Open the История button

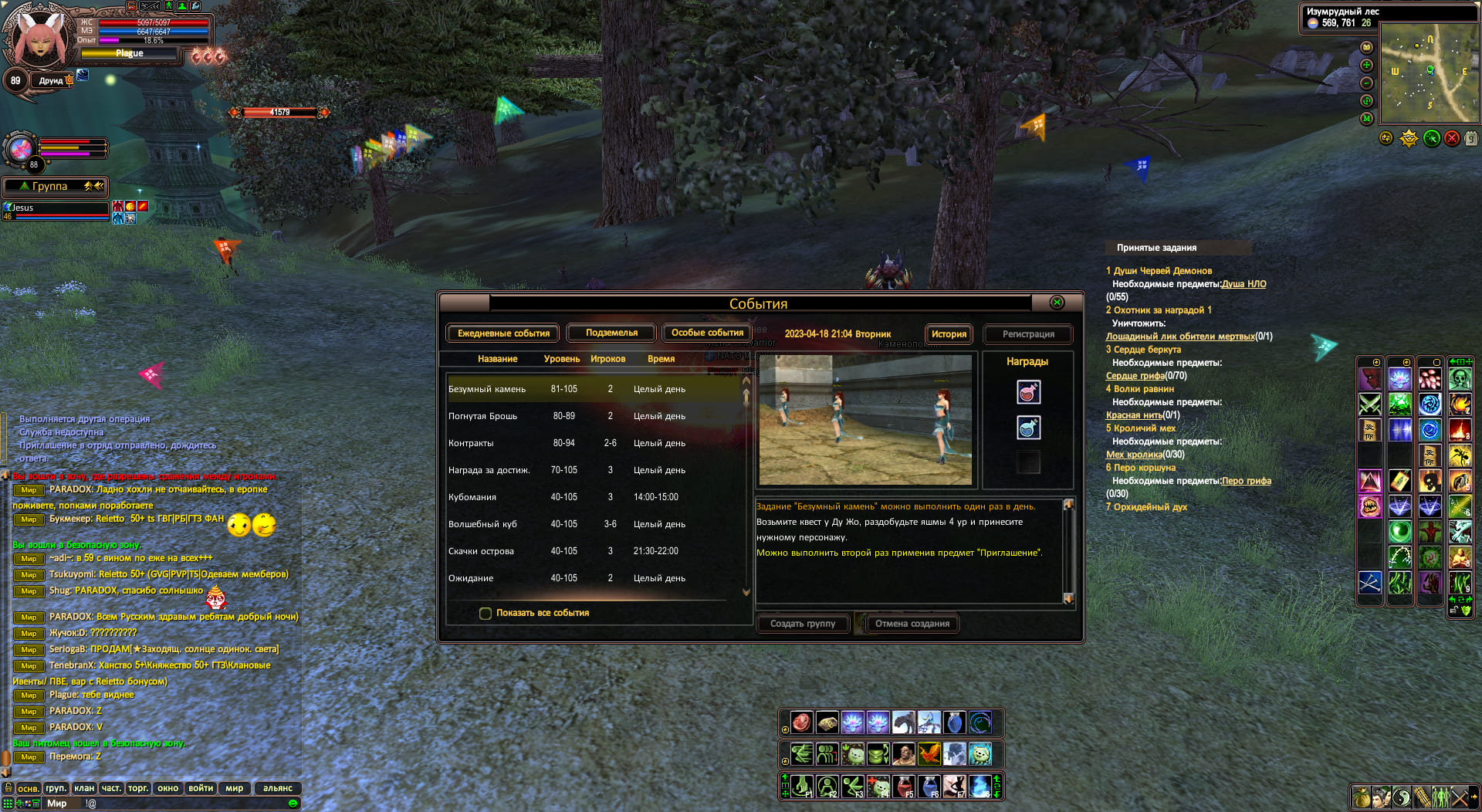pyautogui.click(x=949, y=334)
